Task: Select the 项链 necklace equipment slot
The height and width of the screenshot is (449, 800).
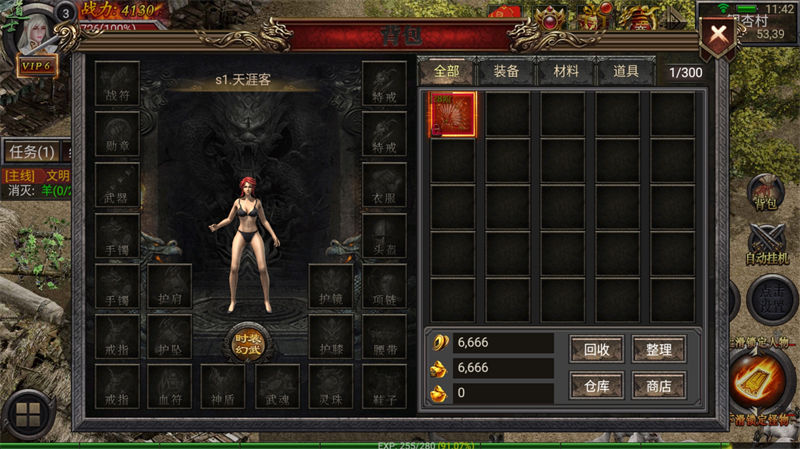Action: click(x=384, y=286)
